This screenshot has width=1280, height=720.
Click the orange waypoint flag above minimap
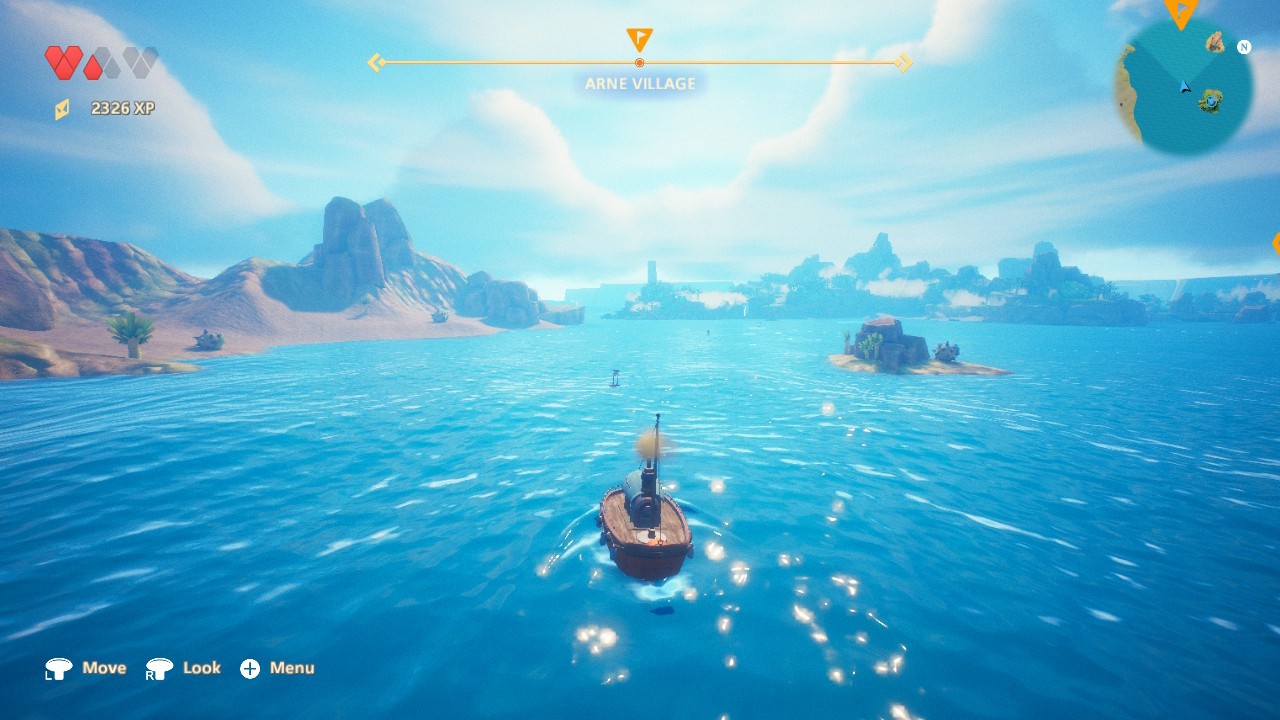pyautogui.click(x=1181, y=12)
